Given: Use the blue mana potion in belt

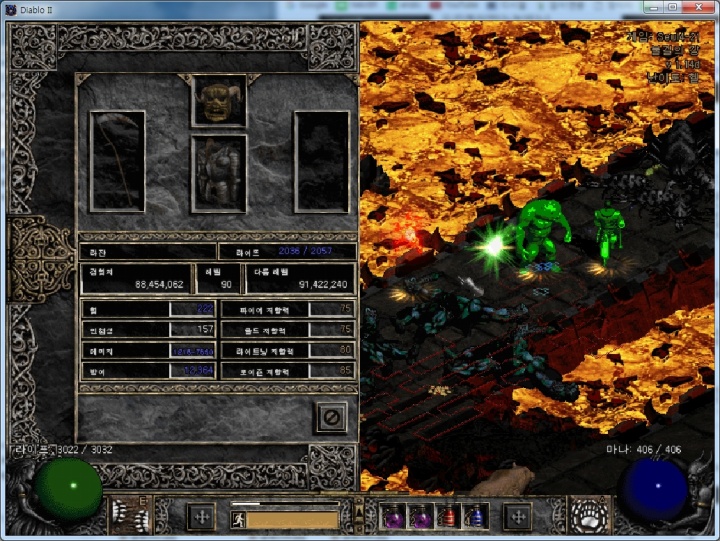Looking at the screenshot, I should pyautogui.click(x=474, y=516).
